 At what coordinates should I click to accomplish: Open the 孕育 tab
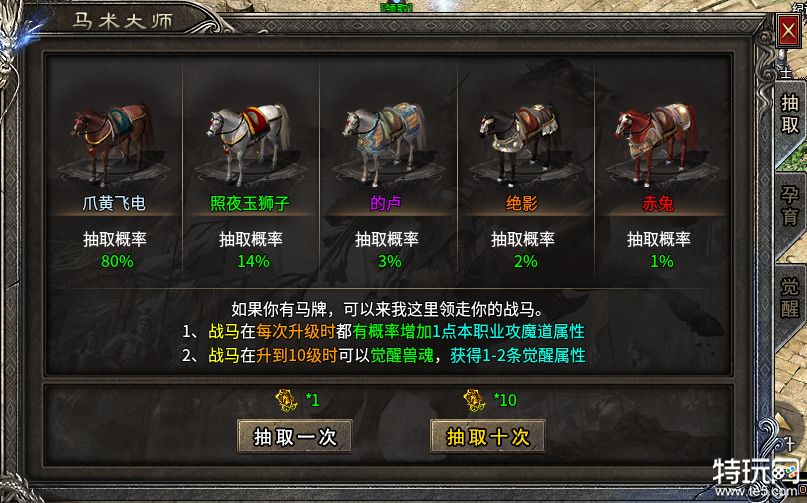click(x=790, y=203)
